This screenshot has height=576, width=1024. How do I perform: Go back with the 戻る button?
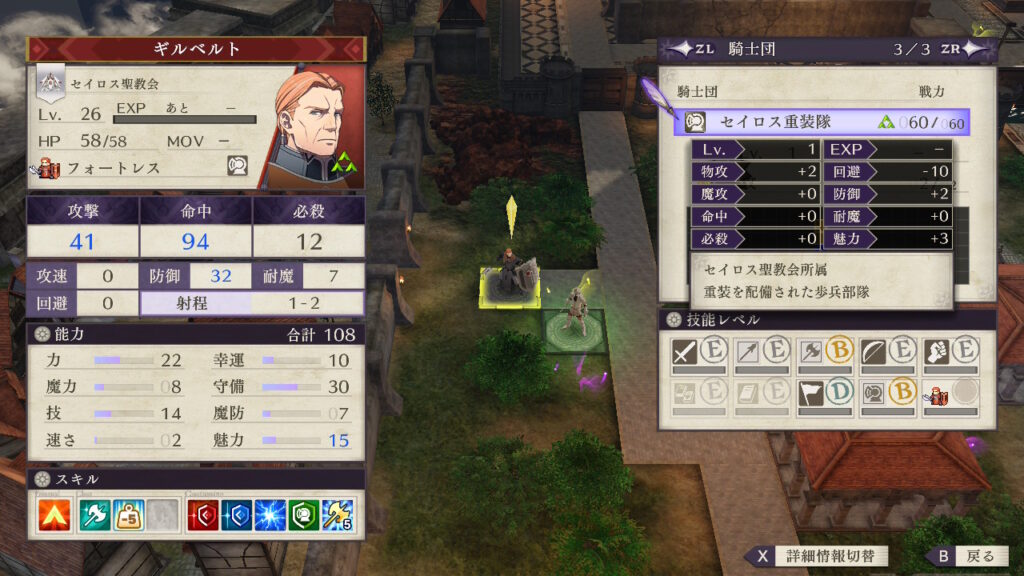point(965,556)
